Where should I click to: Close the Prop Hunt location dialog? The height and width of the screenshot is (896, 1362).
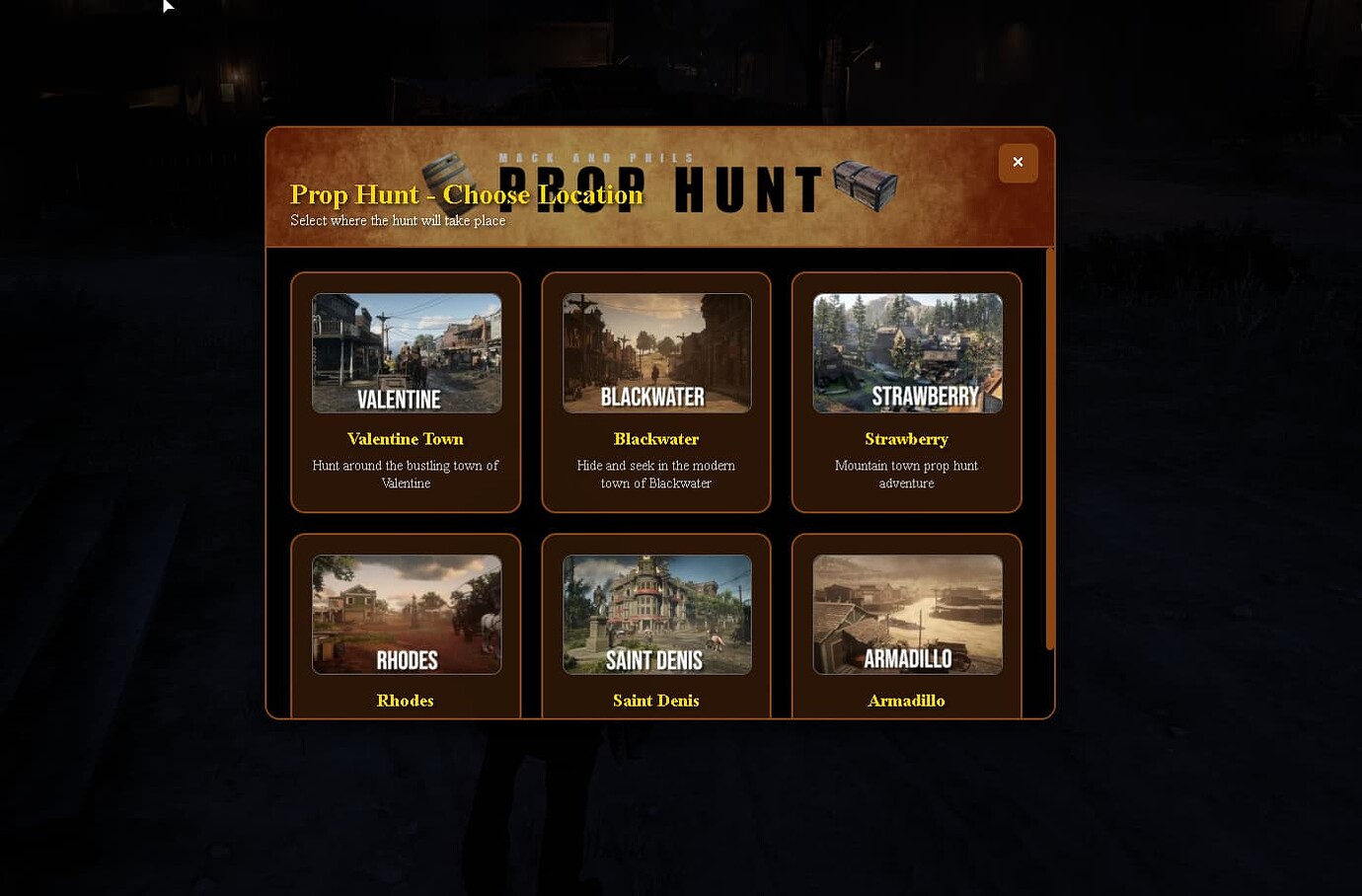(x=1018, y=163)
